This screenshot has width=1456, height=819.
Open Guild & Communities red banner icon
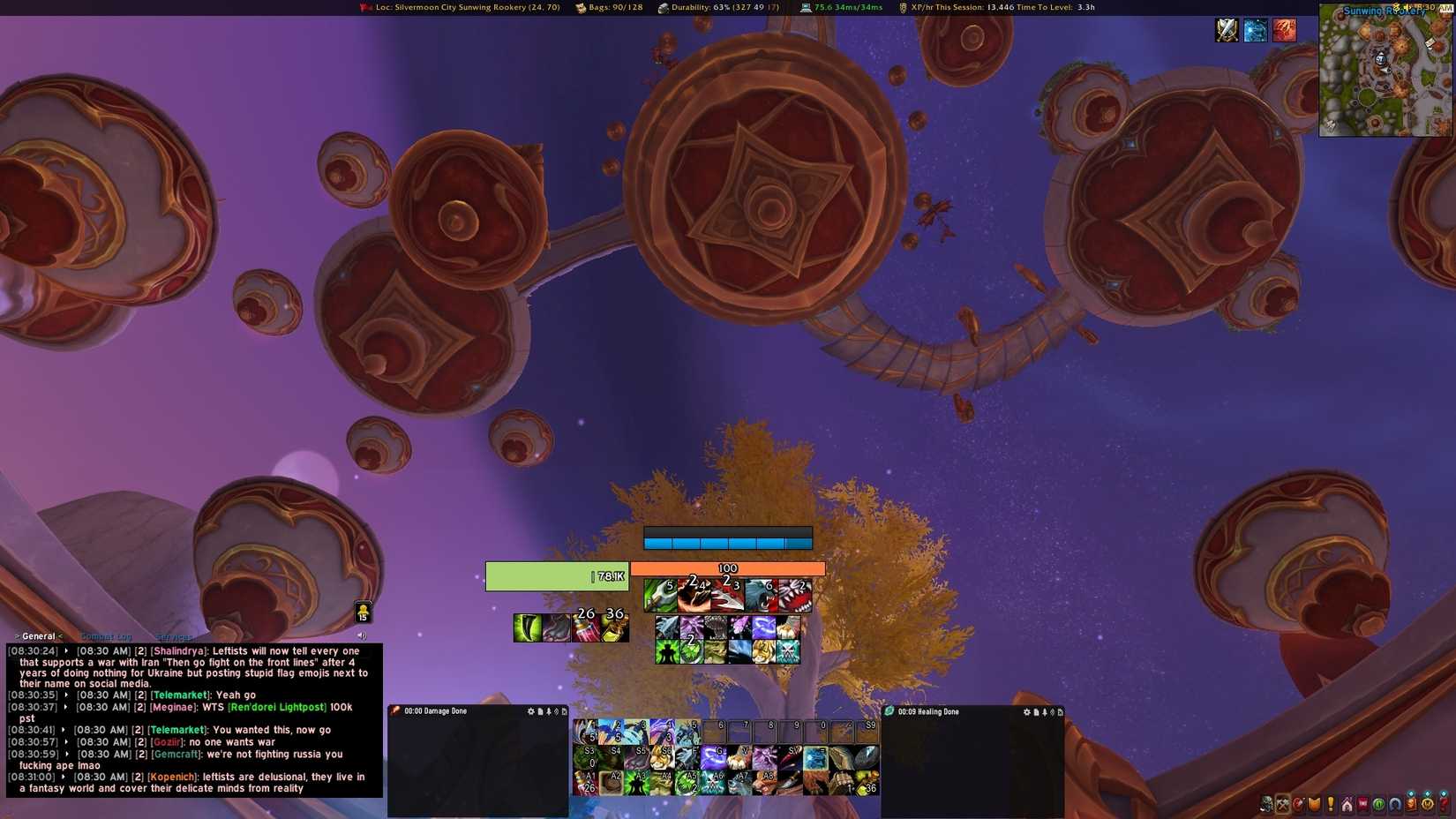pos(1362,805)
